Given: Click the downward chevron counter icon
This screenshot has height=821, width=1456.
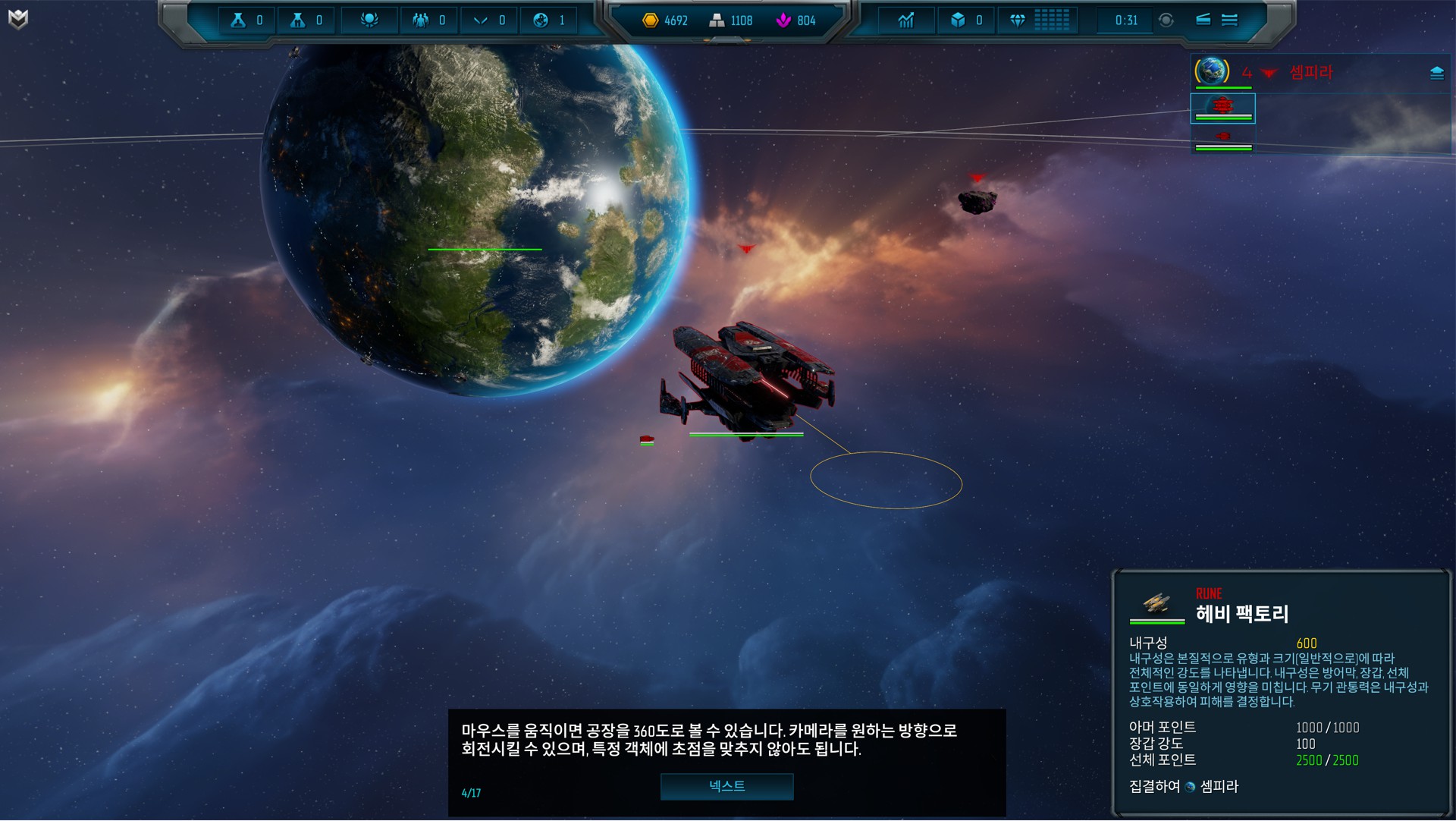Looking at the screenshot, I should pos(481,20).
